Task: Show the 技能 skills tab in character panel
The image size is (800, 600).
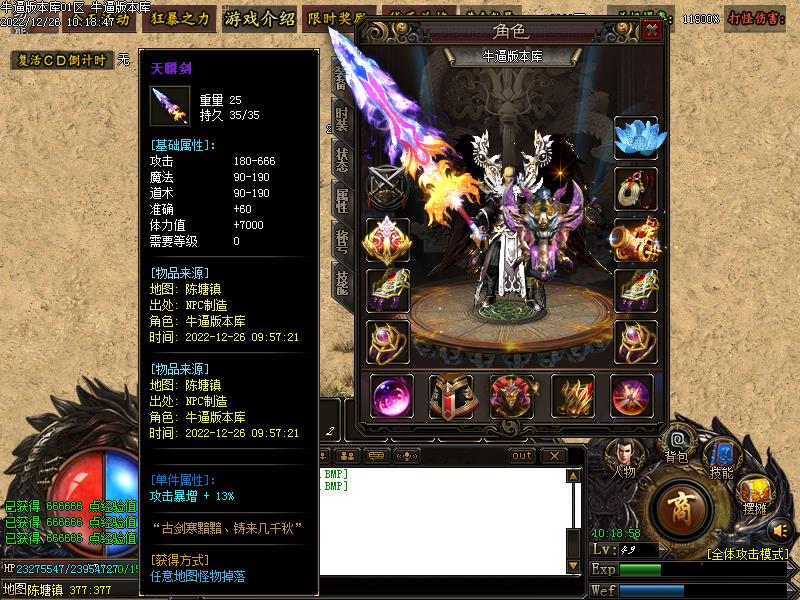Action: point(342,283)
